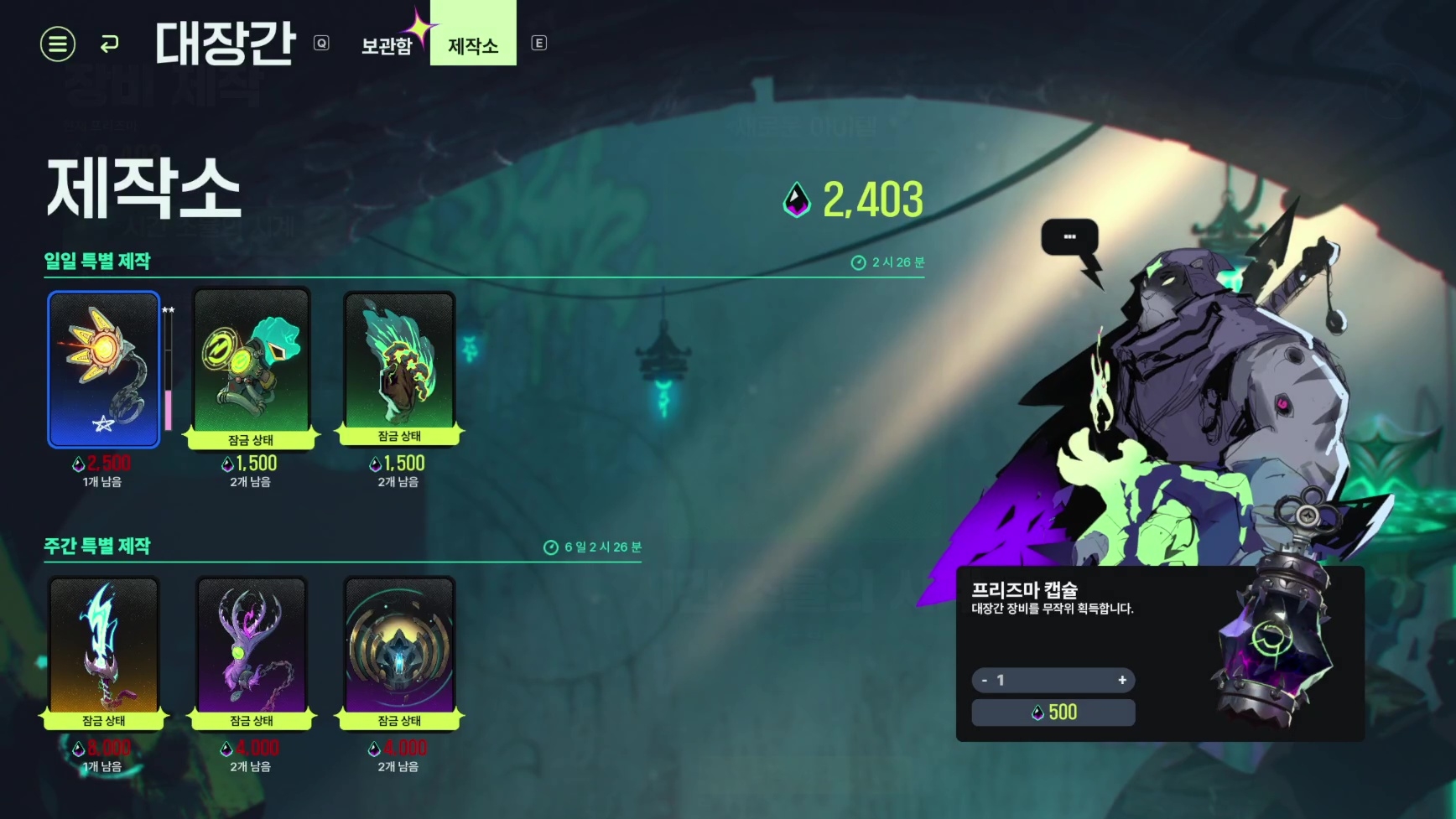Pick the golden ring emblem weekly item

(x=399, y=647)
